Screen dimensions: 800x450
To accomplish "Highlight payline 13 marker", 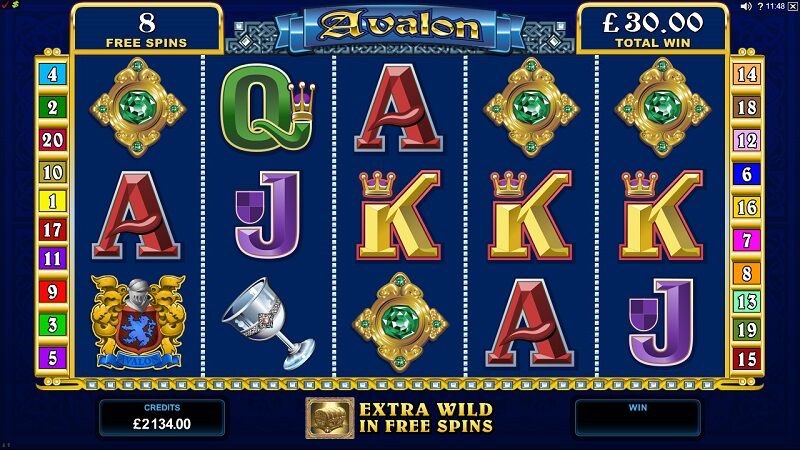I will tap(747, 301).
